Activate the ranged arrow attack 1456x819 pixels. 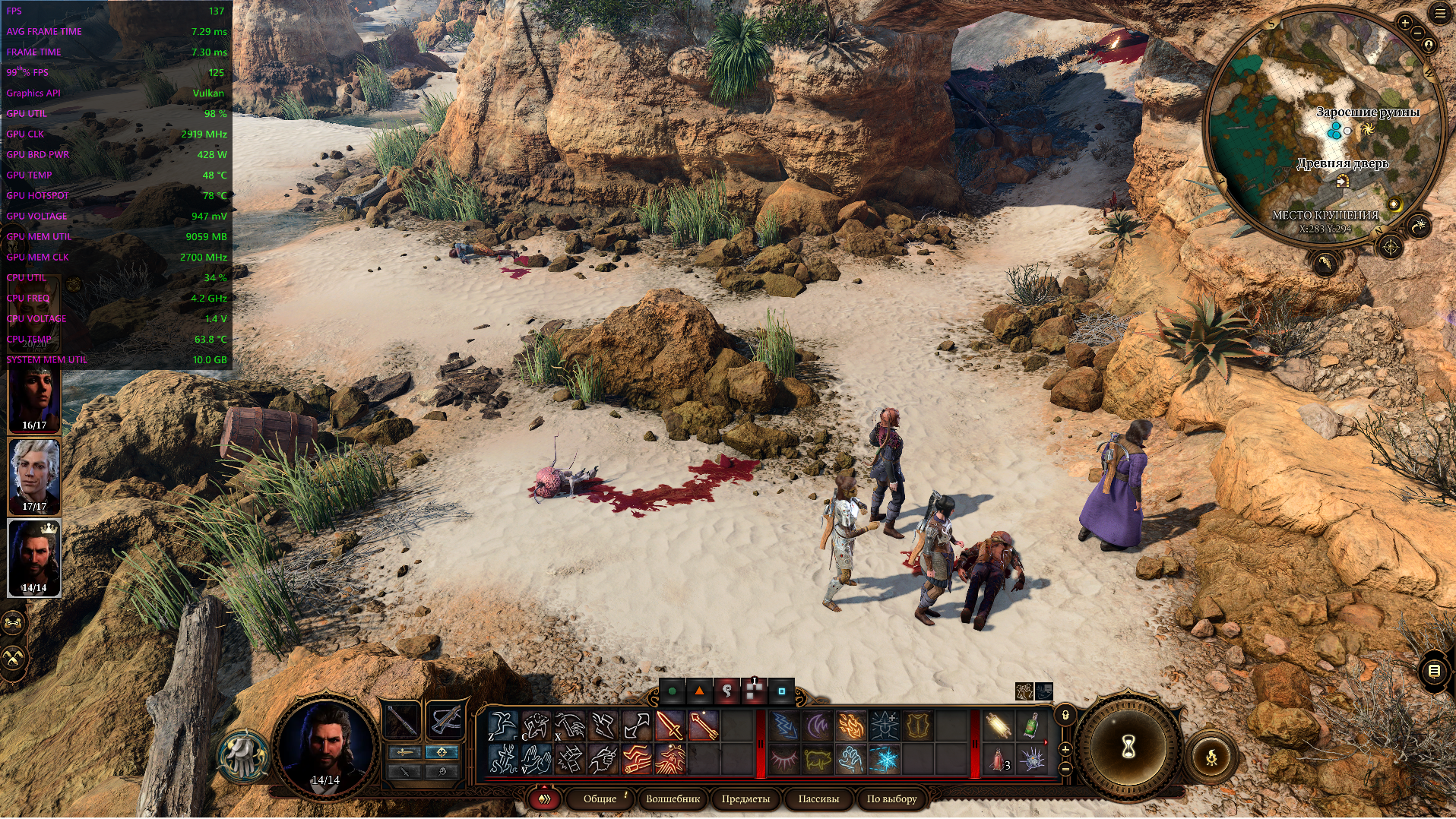(x=704, y=726)
